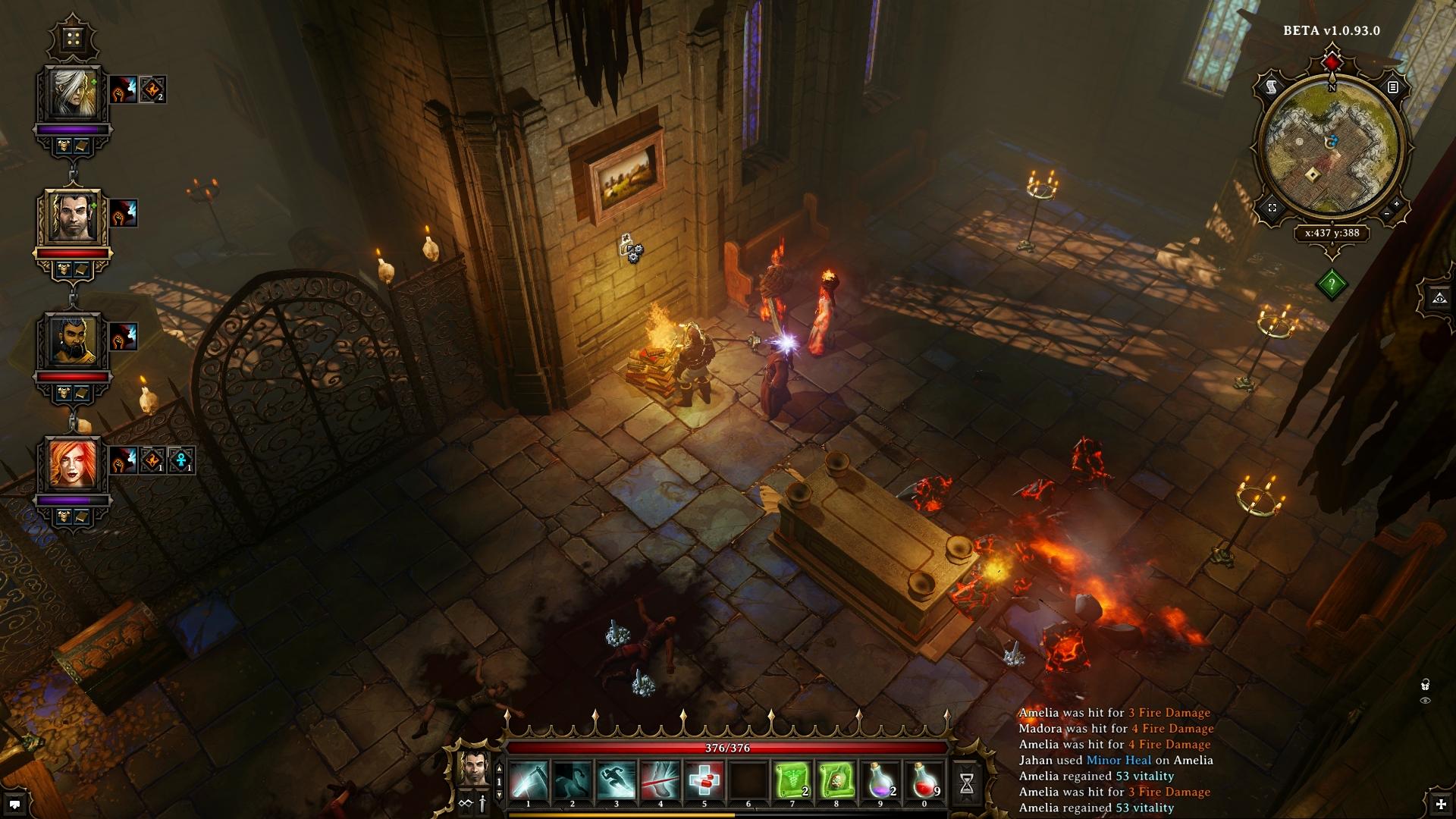Activate the sprinting runner skill in slot 3
The image size is (1456, 819).
pos(617,781)
